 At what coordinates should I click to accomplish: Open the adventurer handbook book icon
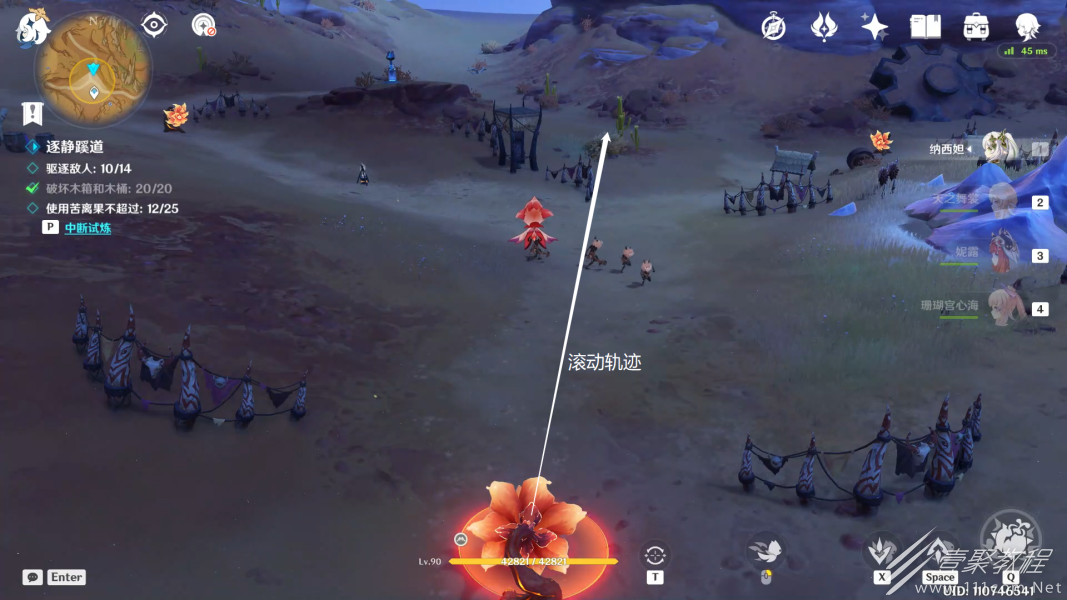(x=925, y=27)
